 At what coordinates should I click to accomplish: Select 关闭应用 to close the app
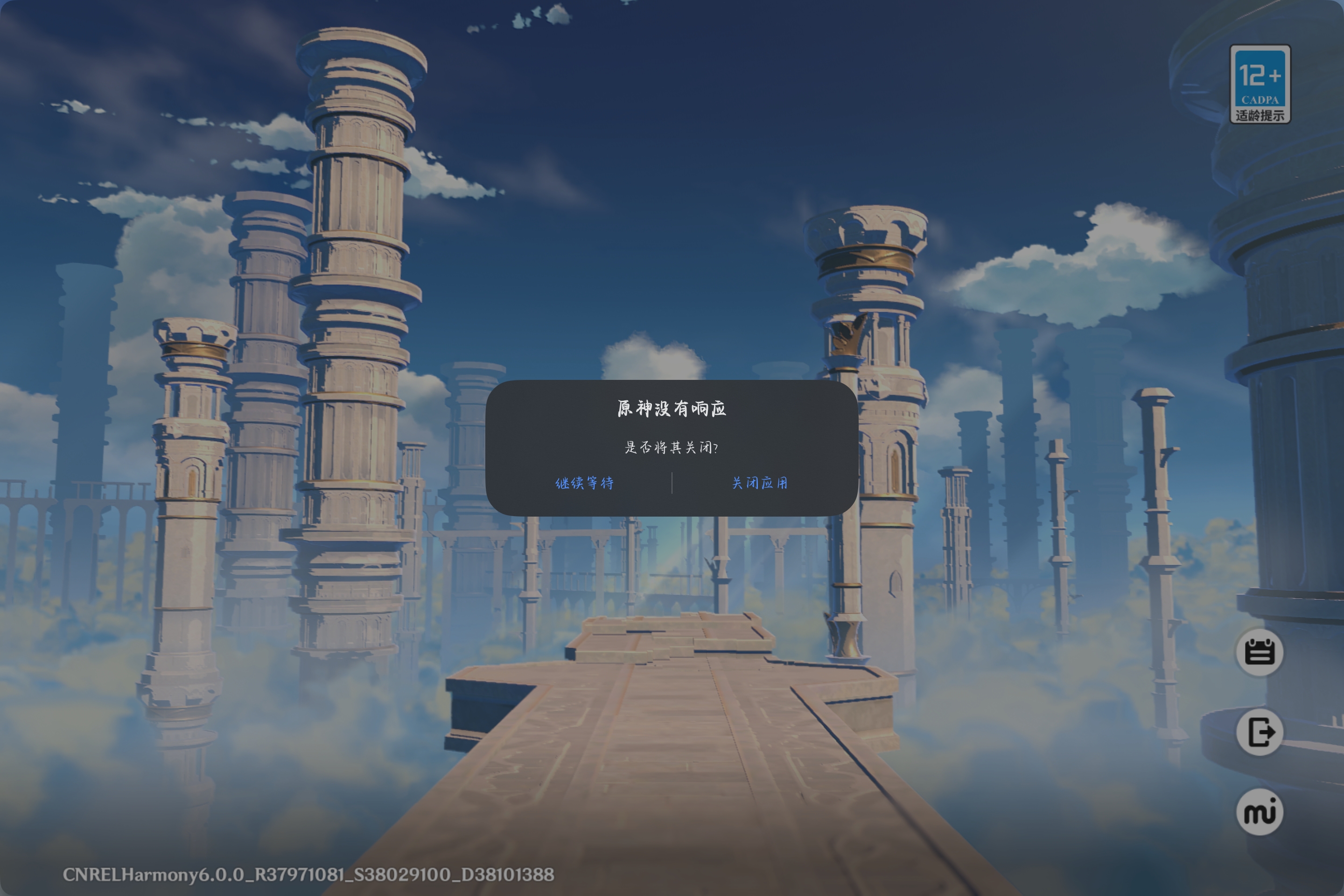pyautogui.click(x=759, y=483)
